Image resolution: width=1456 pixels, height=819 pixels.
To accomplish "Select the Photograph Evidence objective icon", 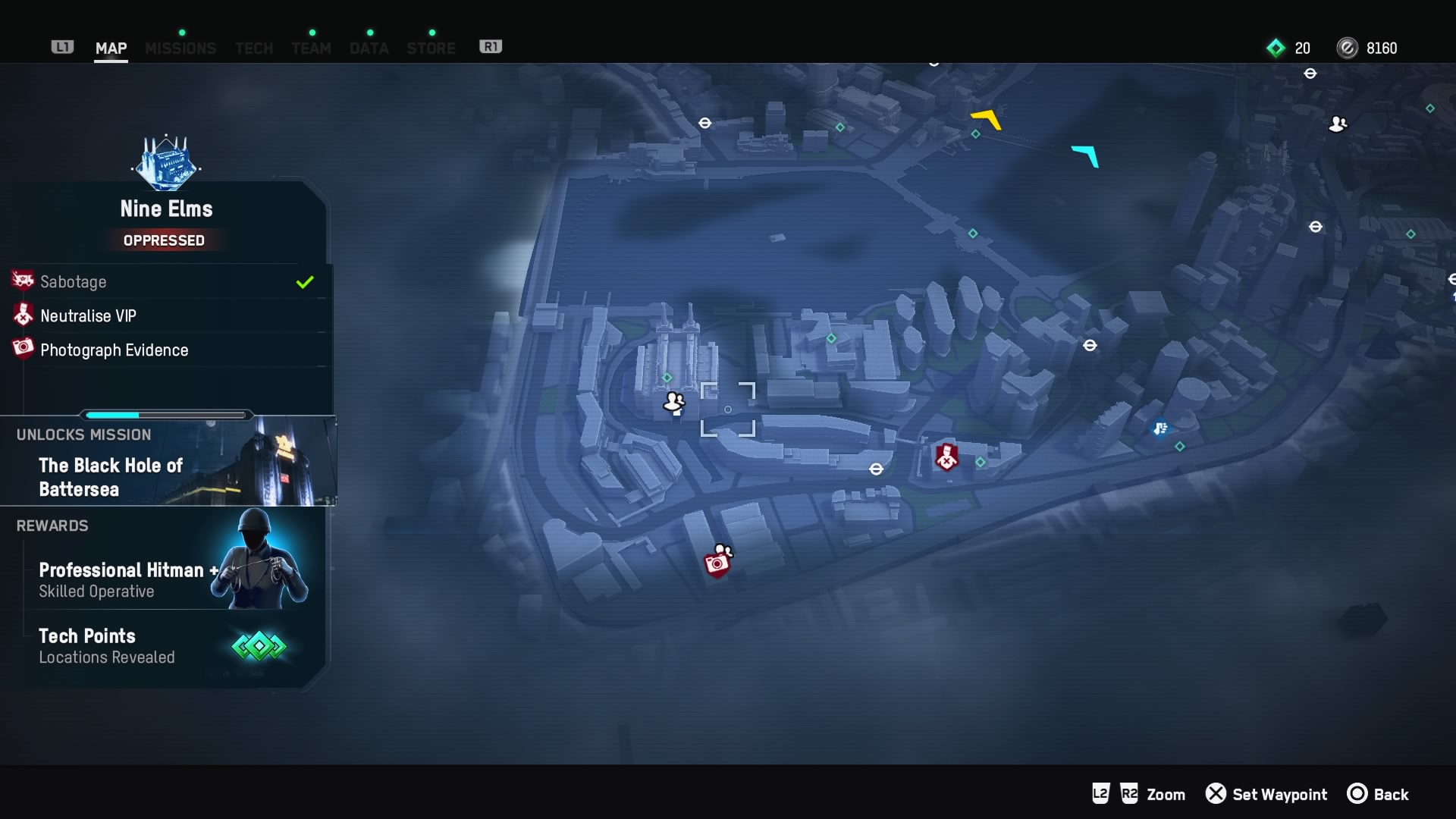I will click(22, 349).
